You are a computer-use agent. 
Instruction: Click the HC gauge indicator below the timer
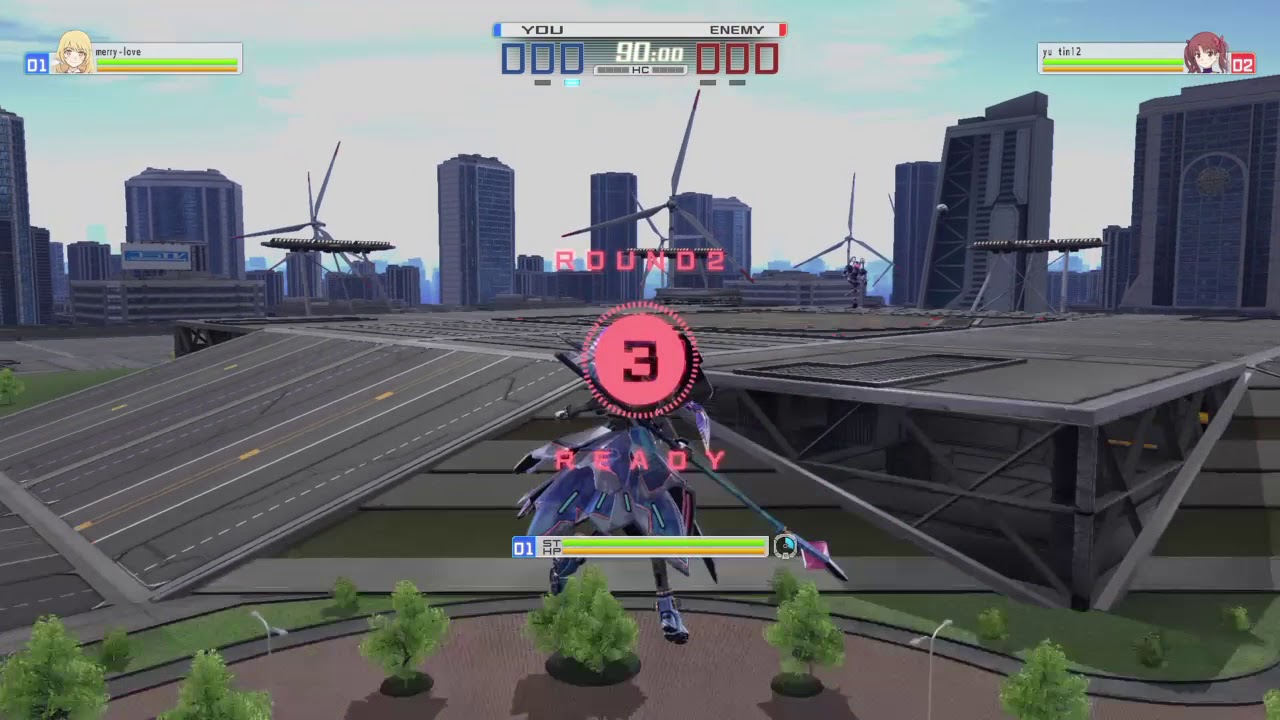coord(640,70)
